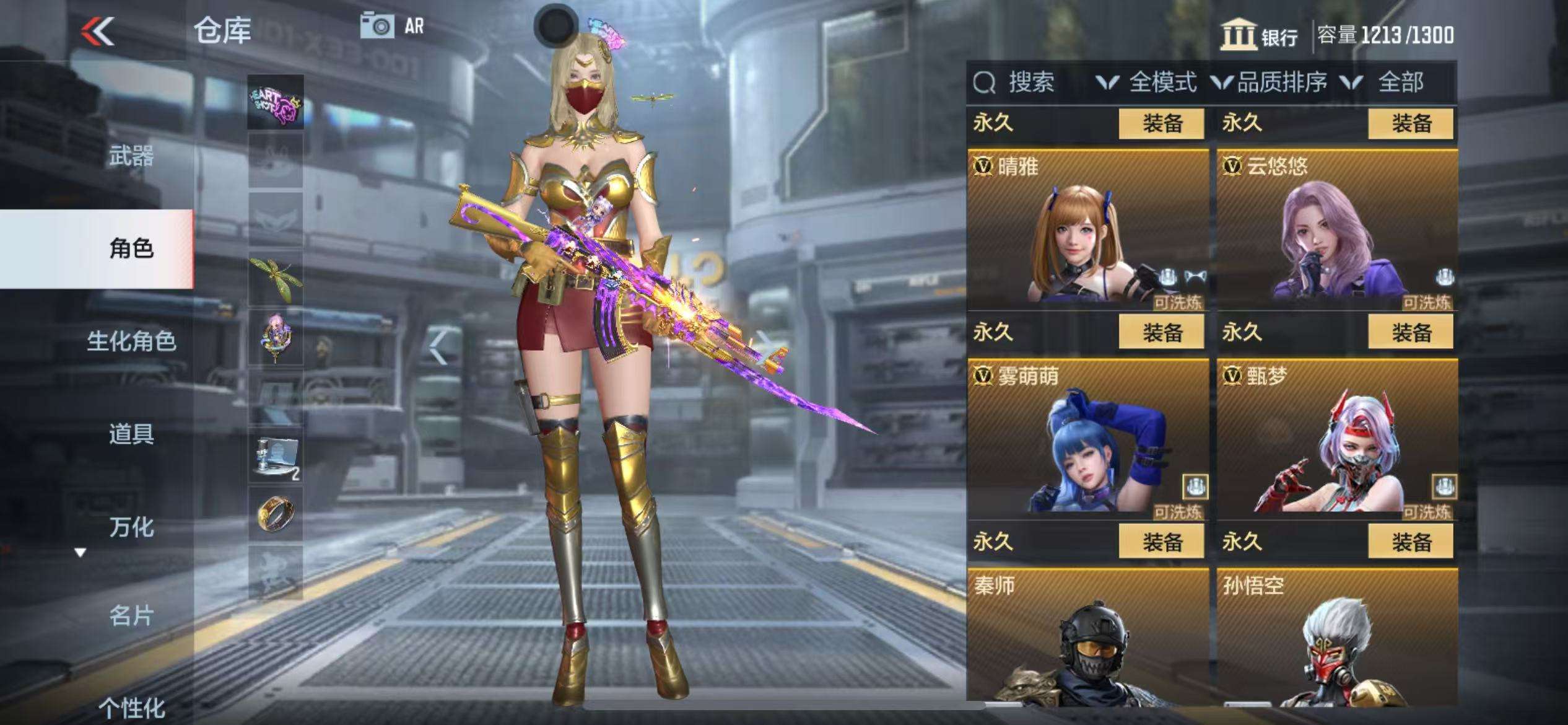Choose the 云悠悠 character card
Viewport: 1568px width, 725px height.
tap(1336, 229)
